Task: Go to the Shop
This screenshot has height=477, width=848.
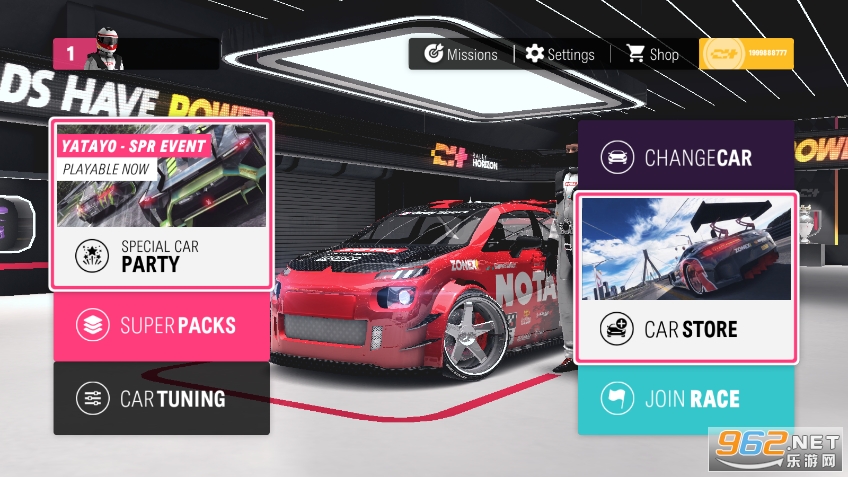Action: click(652, 54)
